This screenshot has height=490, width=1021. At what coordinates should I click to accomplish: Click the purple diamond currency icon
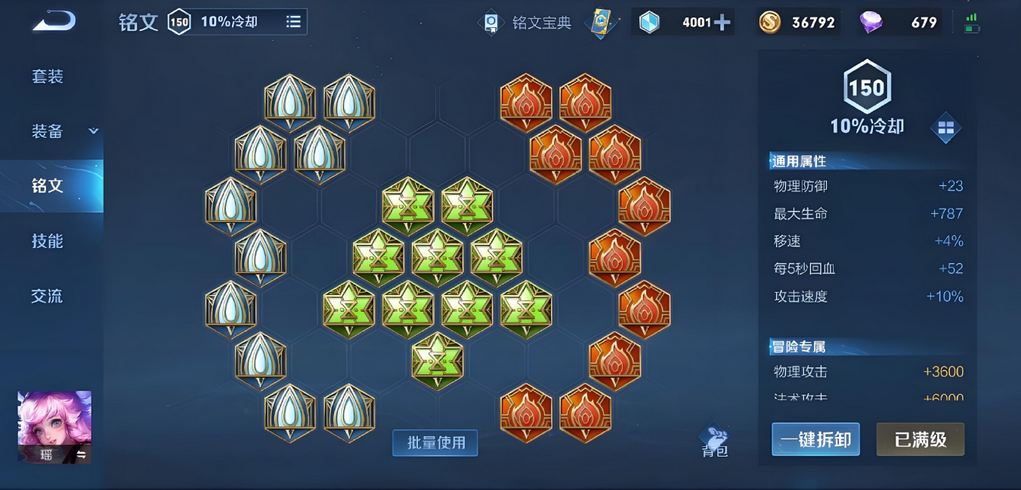coord(872,22)
